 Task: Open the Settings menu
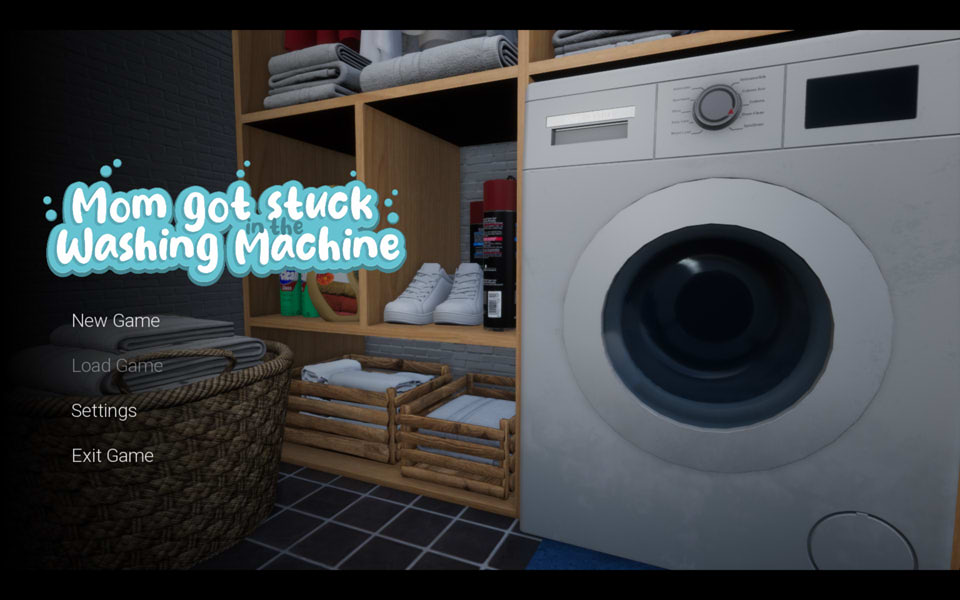pyautogui.click(x=104, y=411)
